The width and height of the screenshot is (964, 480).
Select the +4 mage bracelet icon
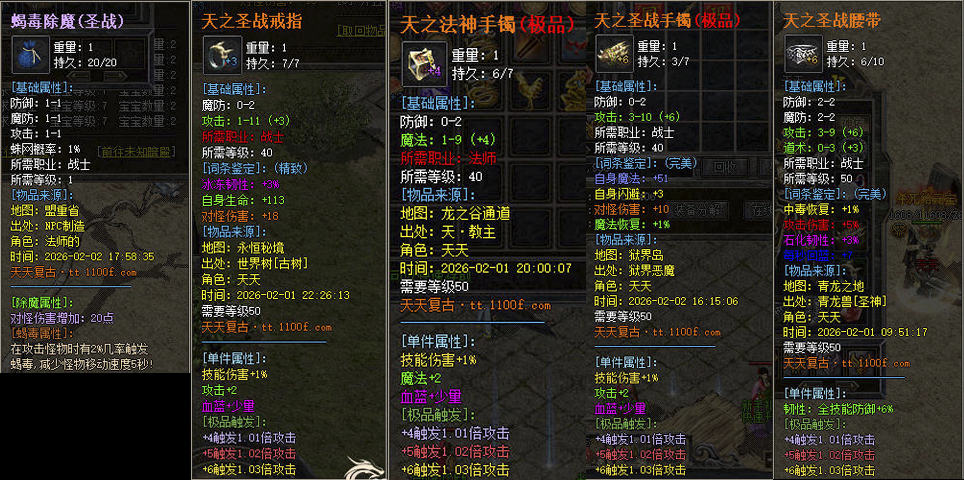point(424,64)
